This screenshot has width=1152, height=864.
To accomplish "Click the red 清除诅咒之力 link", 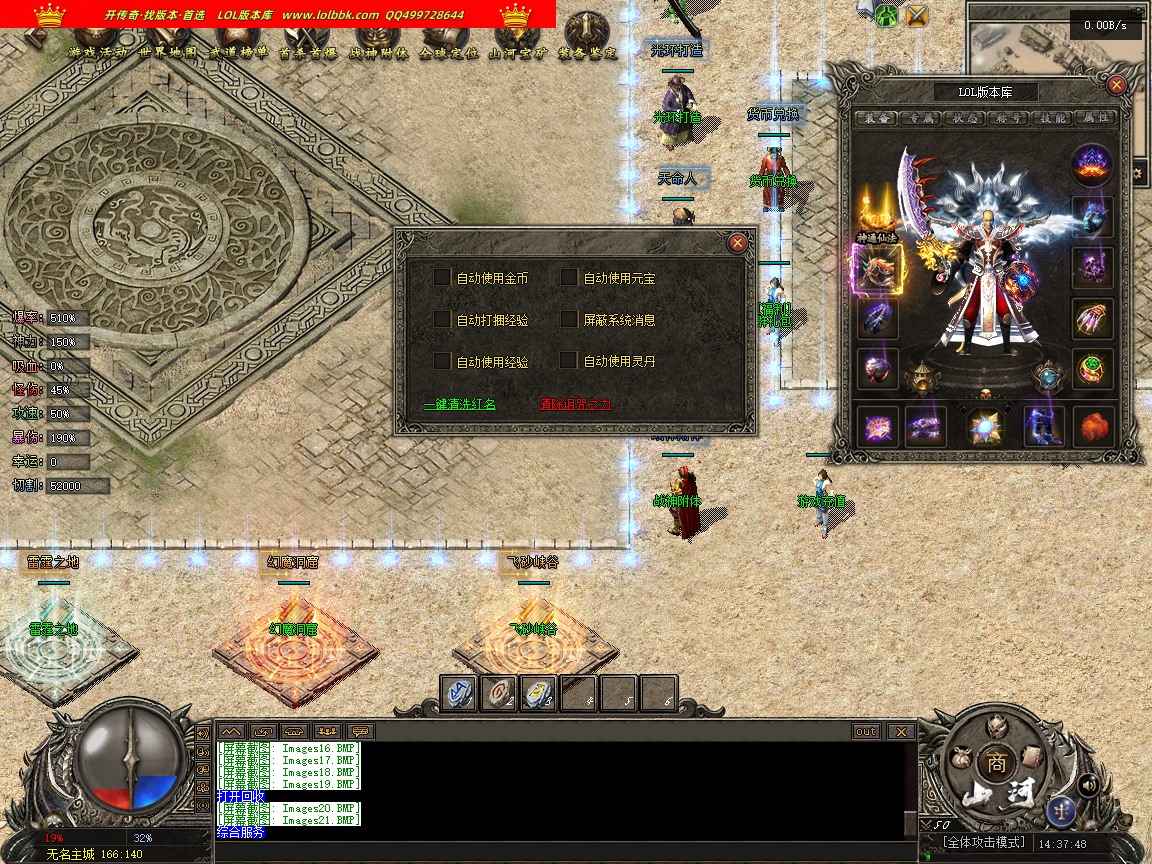I will [575, 405].
